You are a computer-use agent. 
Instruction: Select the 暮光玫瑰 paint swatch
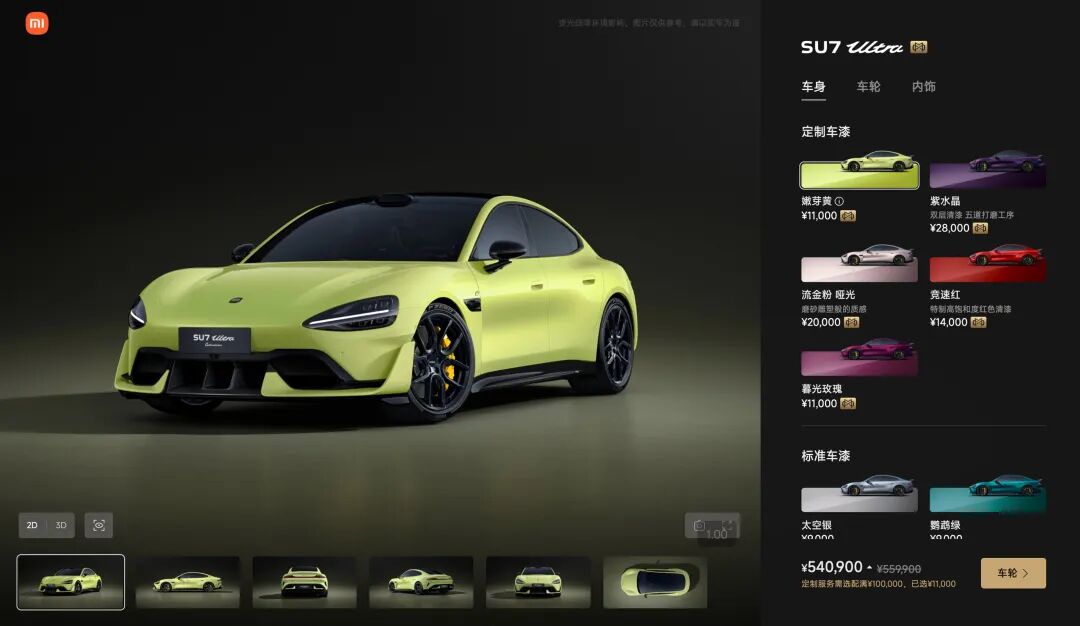click(x=859, y=362)
